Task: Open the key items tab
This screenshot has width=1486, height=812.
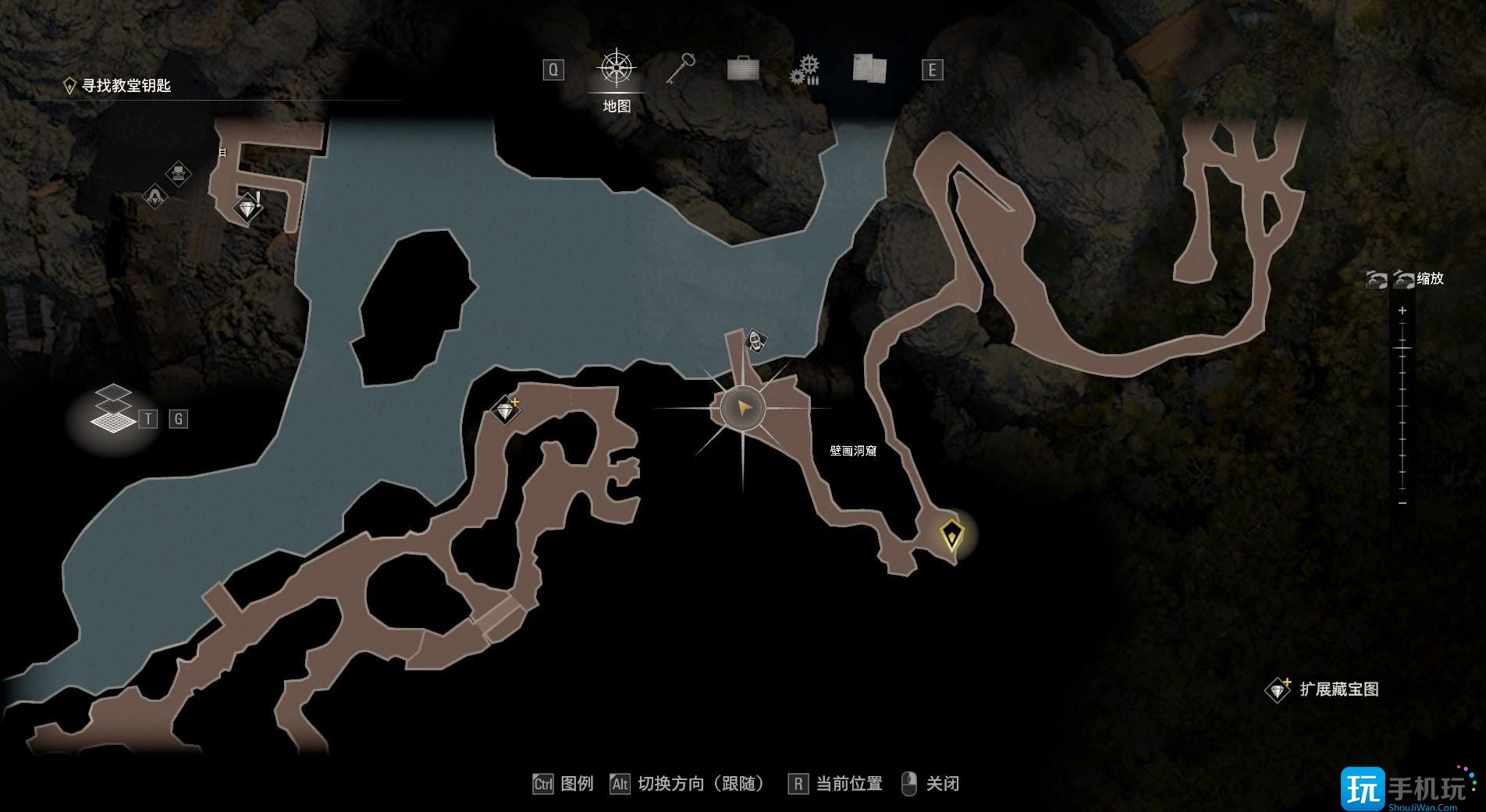Action: pyautogui.click(x=680, y=69)
